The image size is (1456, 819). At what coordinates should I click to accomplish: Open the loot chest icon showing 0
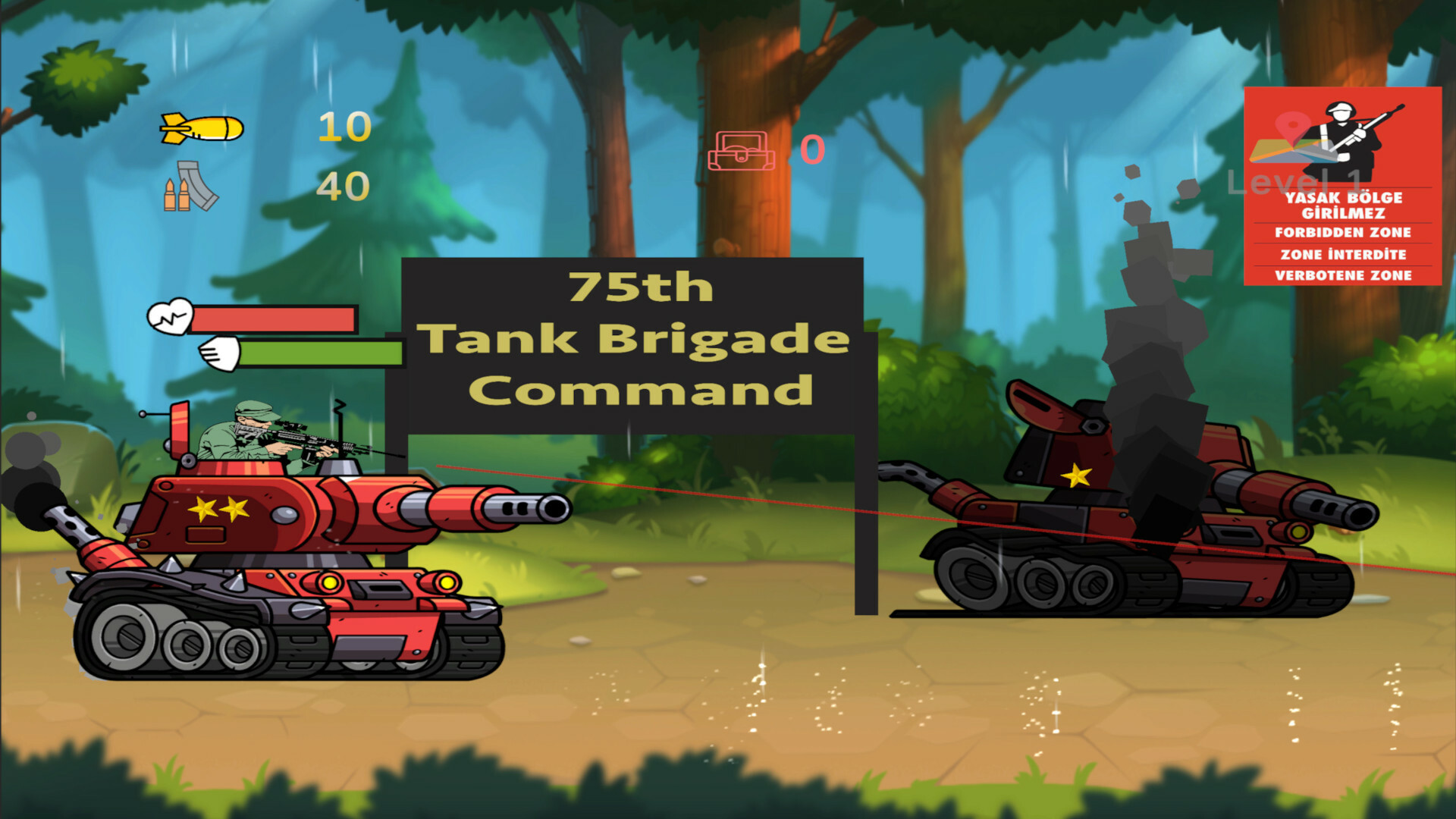click(x=741, y=150)
